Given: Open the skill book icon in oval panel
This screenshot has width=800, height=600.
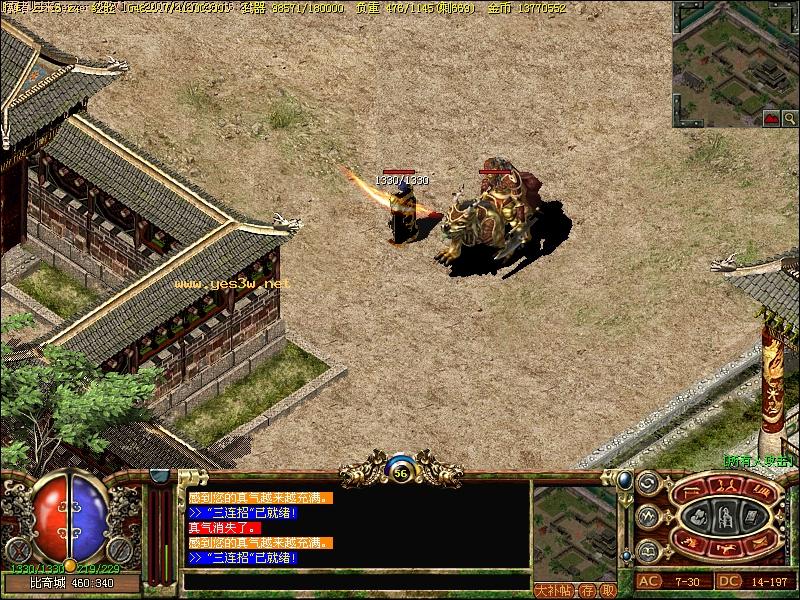Looking at the screenshot, I should [751, 517].
